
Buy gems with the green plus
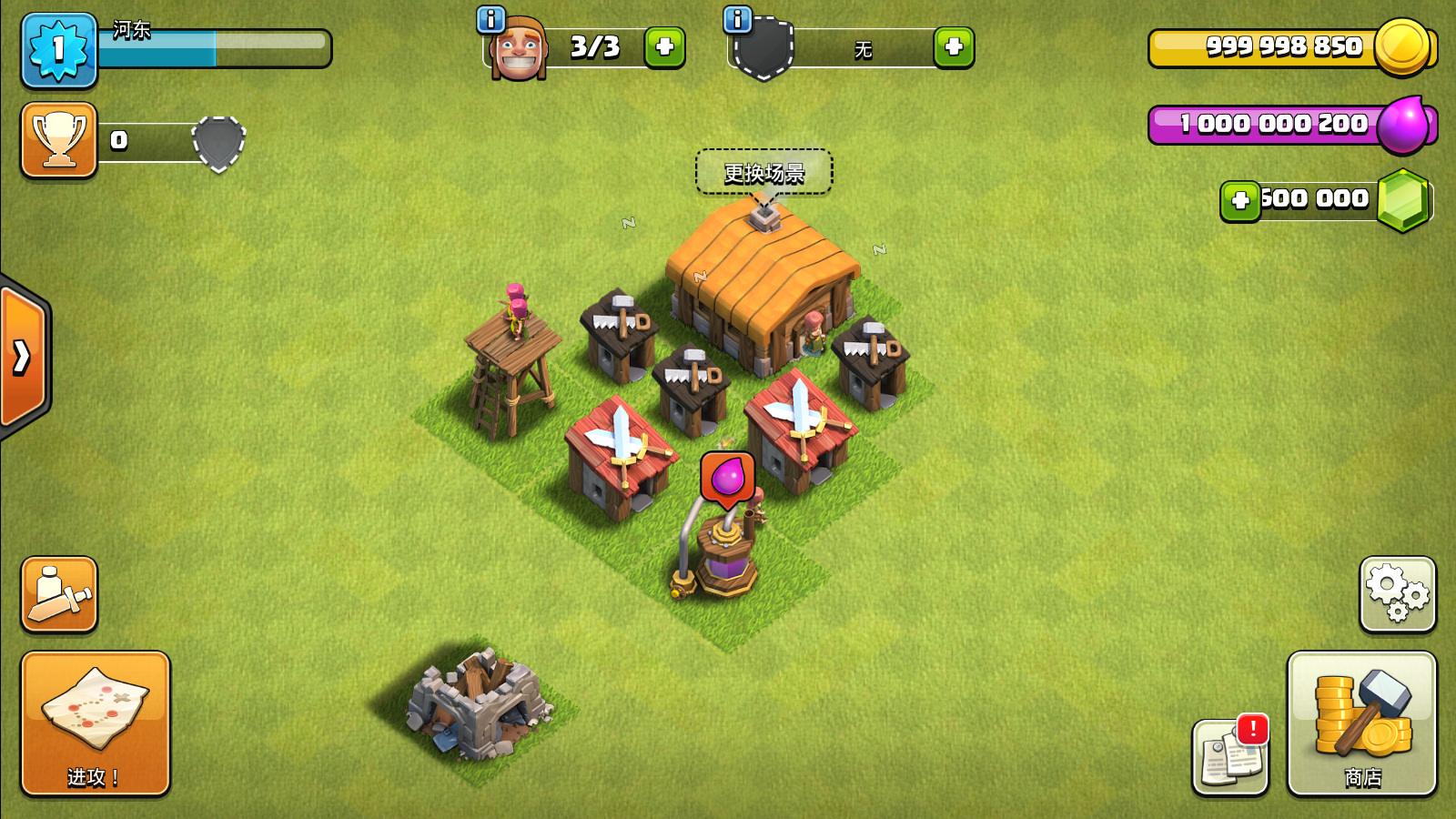(1239, 200)
